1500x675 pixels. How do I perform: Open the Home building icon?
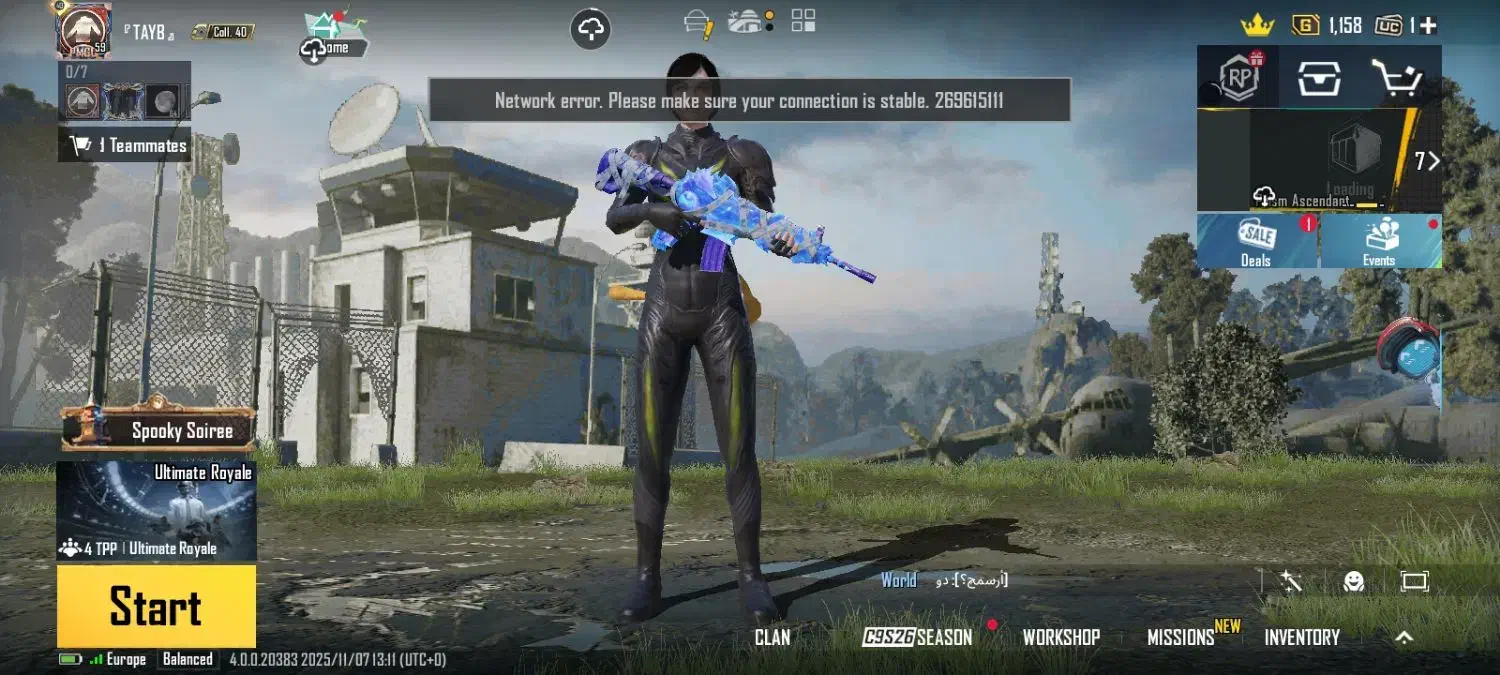(x=336, y=36)
